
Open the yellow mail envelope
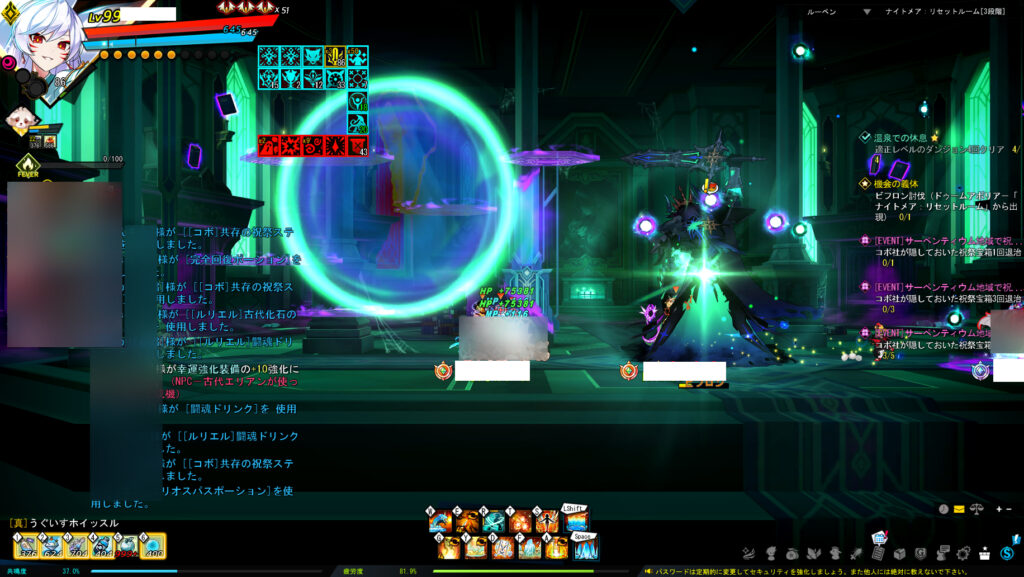point(959,509)
